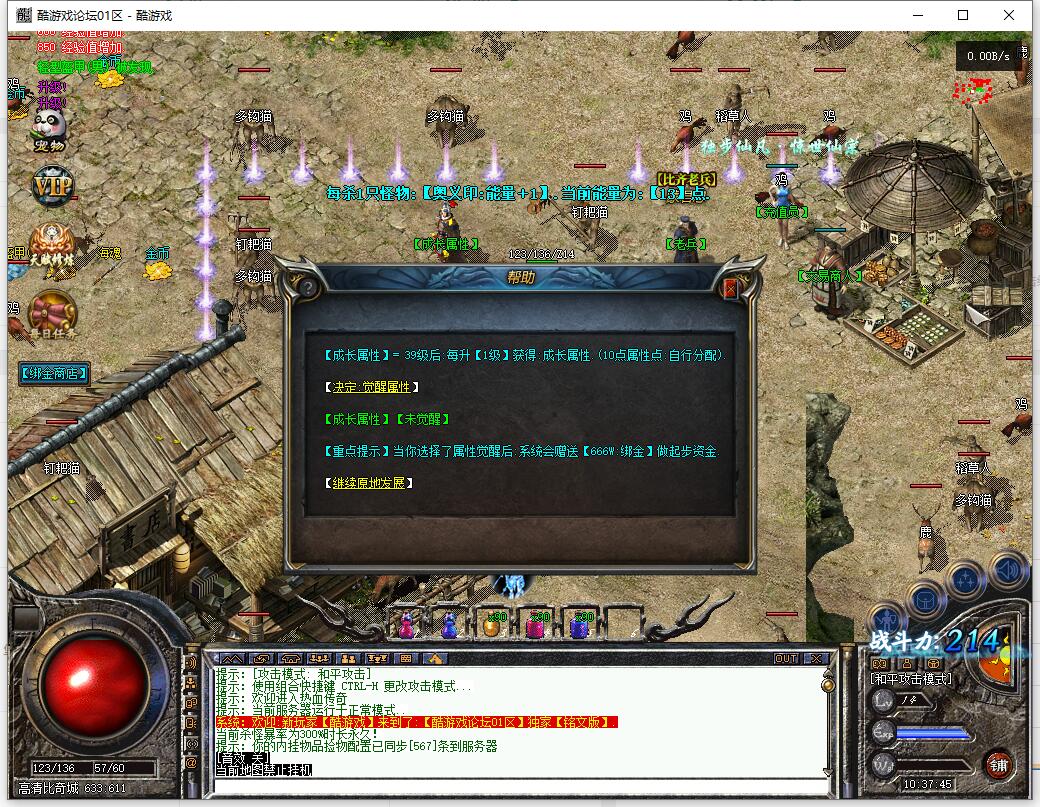
Task: Select the 继续原地发展 option
Action: [368, 483]
